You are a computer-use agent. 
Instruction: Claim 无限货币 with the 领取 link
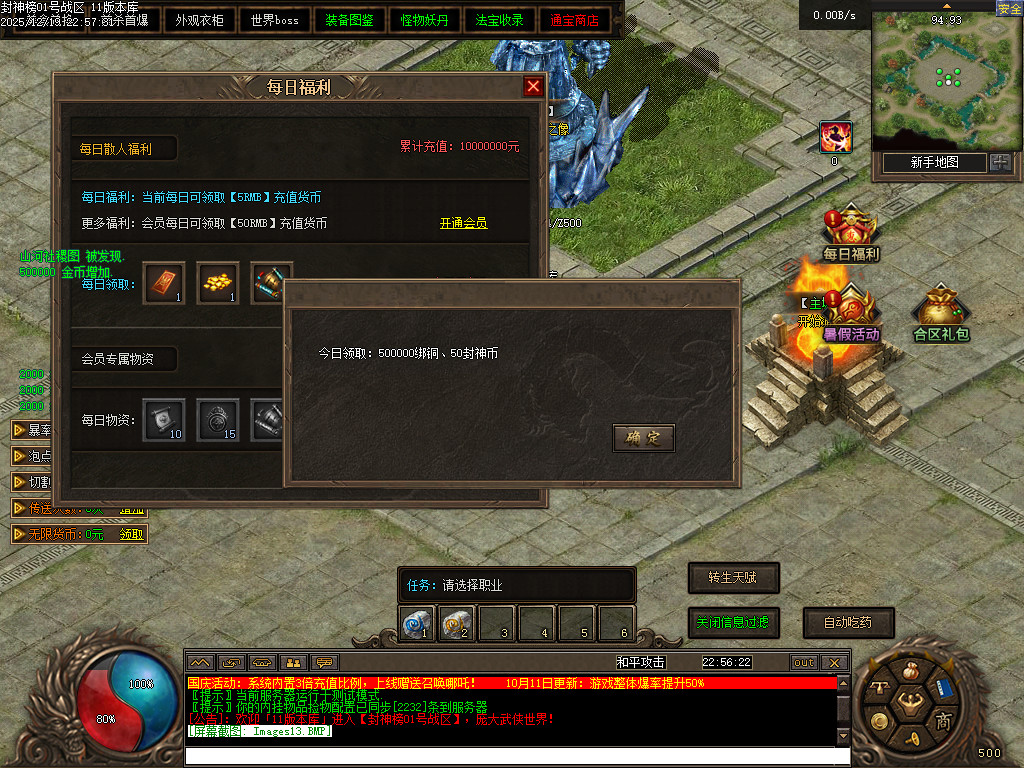132,535
